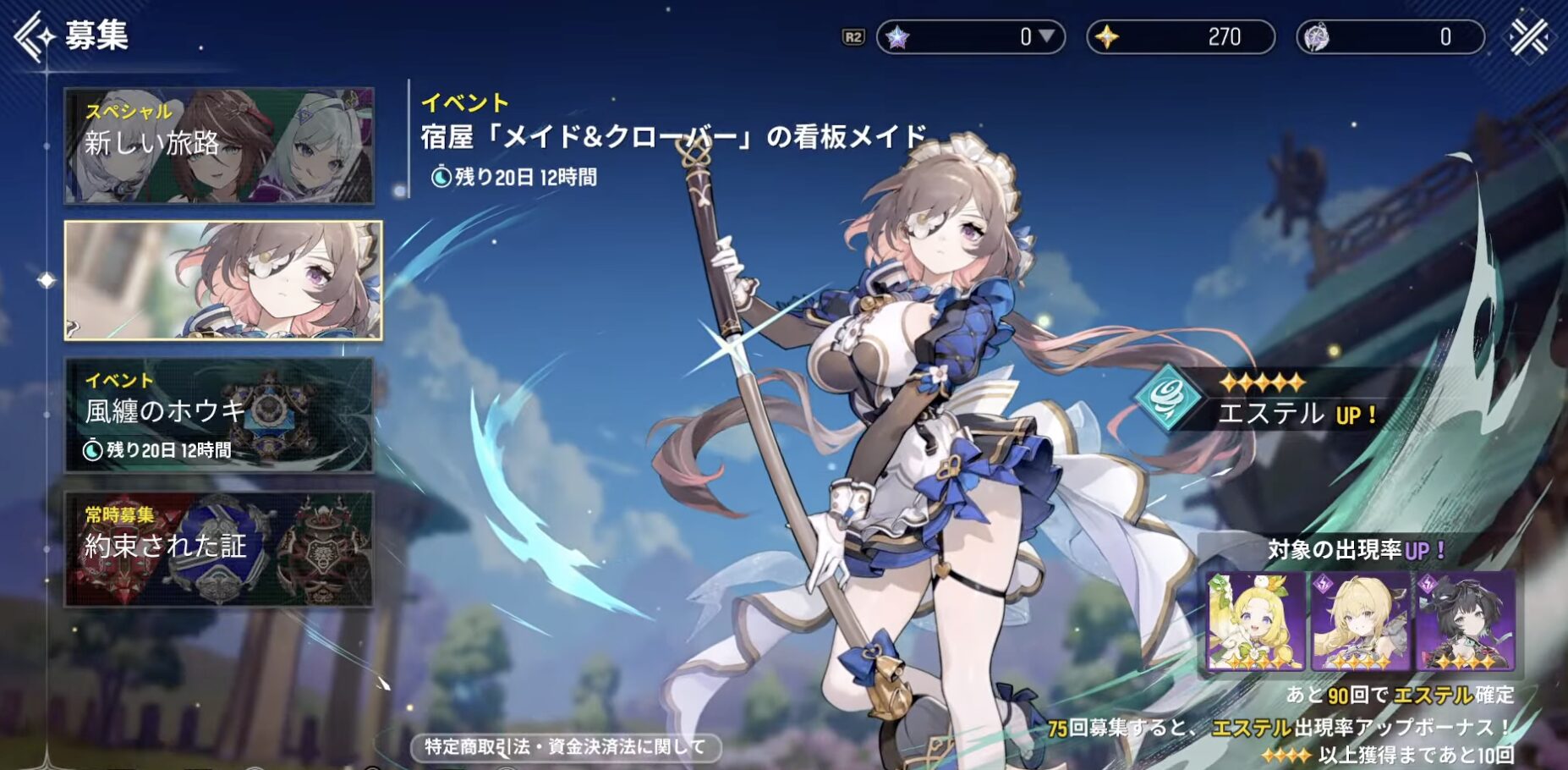Click the purple ticket currency counter
1568x770 pixels.
pyautogui.click(x=1390, y=37)
